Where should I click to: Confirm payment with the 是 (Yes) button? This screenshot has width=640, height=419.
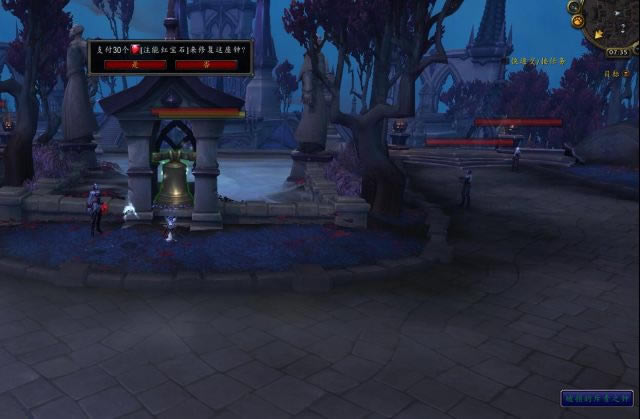click(x=136, y=64)
